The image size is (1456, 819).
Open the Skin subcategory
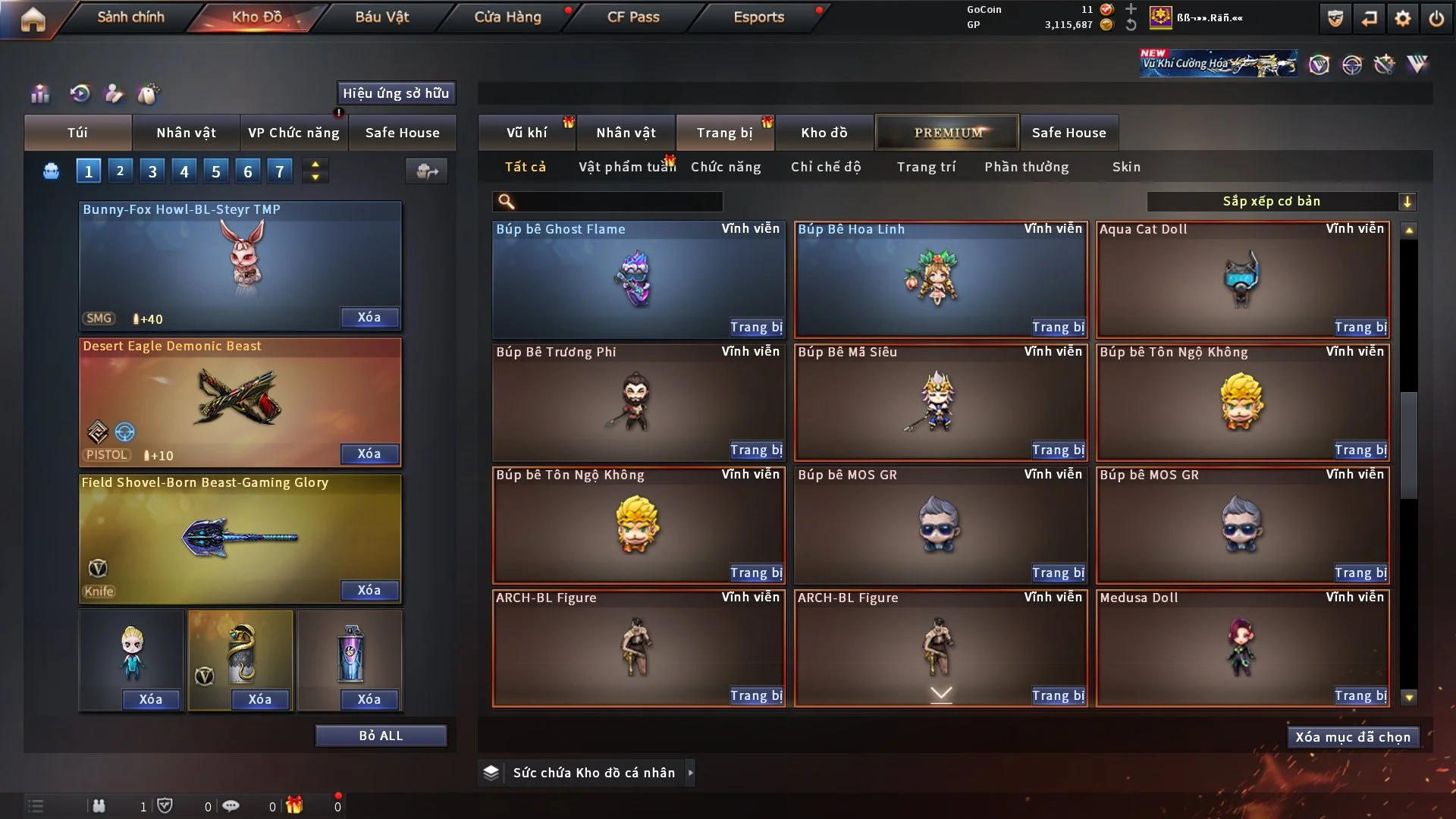(1126, 167)
